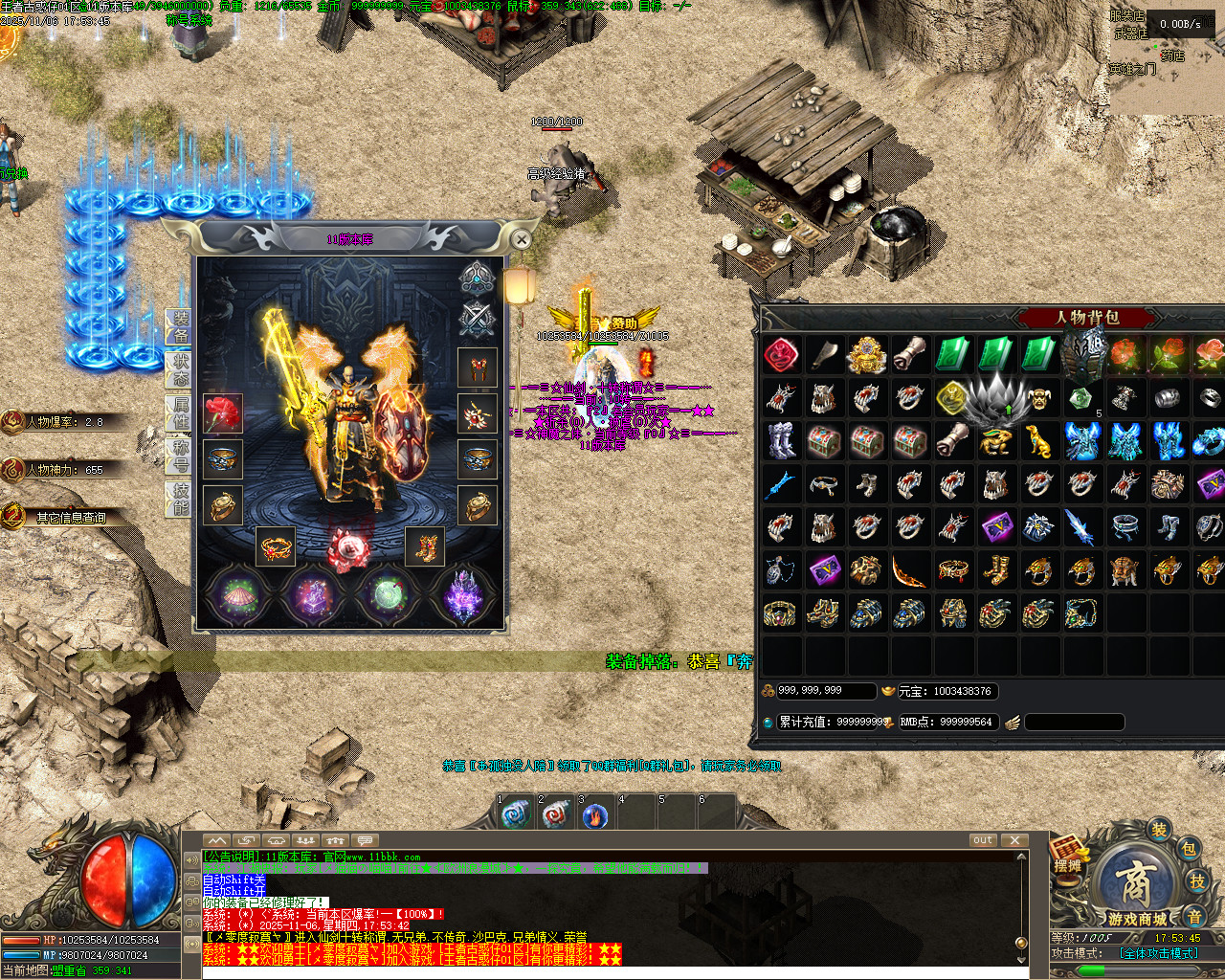Switch to the 技能 (Skills) tab
Image resolution: width=1225 pixels, height=980 pixels.
pyautogui.click(x=180, y=499)
